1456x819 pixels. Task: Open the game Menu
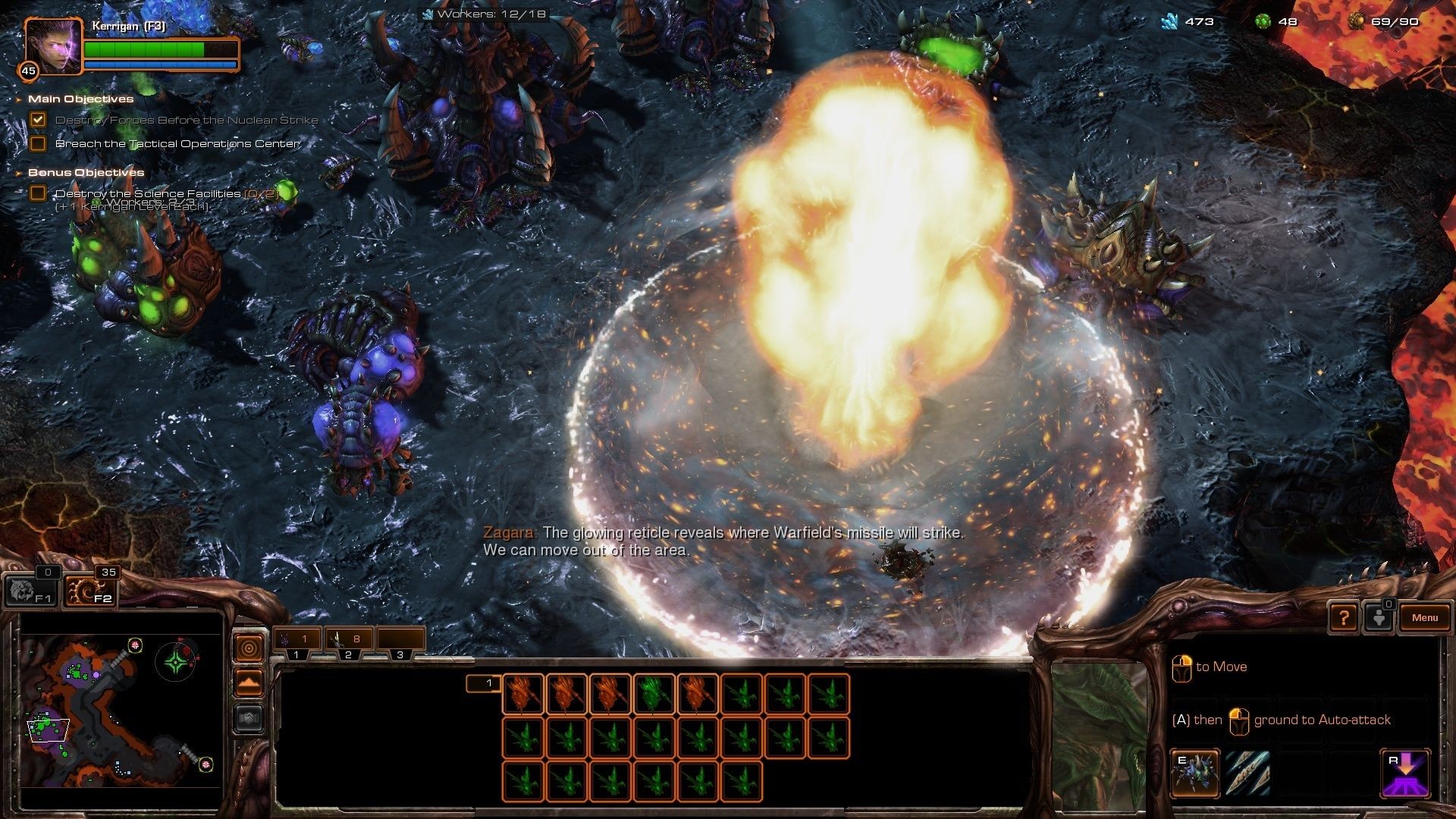click(x=1424, y=617)
